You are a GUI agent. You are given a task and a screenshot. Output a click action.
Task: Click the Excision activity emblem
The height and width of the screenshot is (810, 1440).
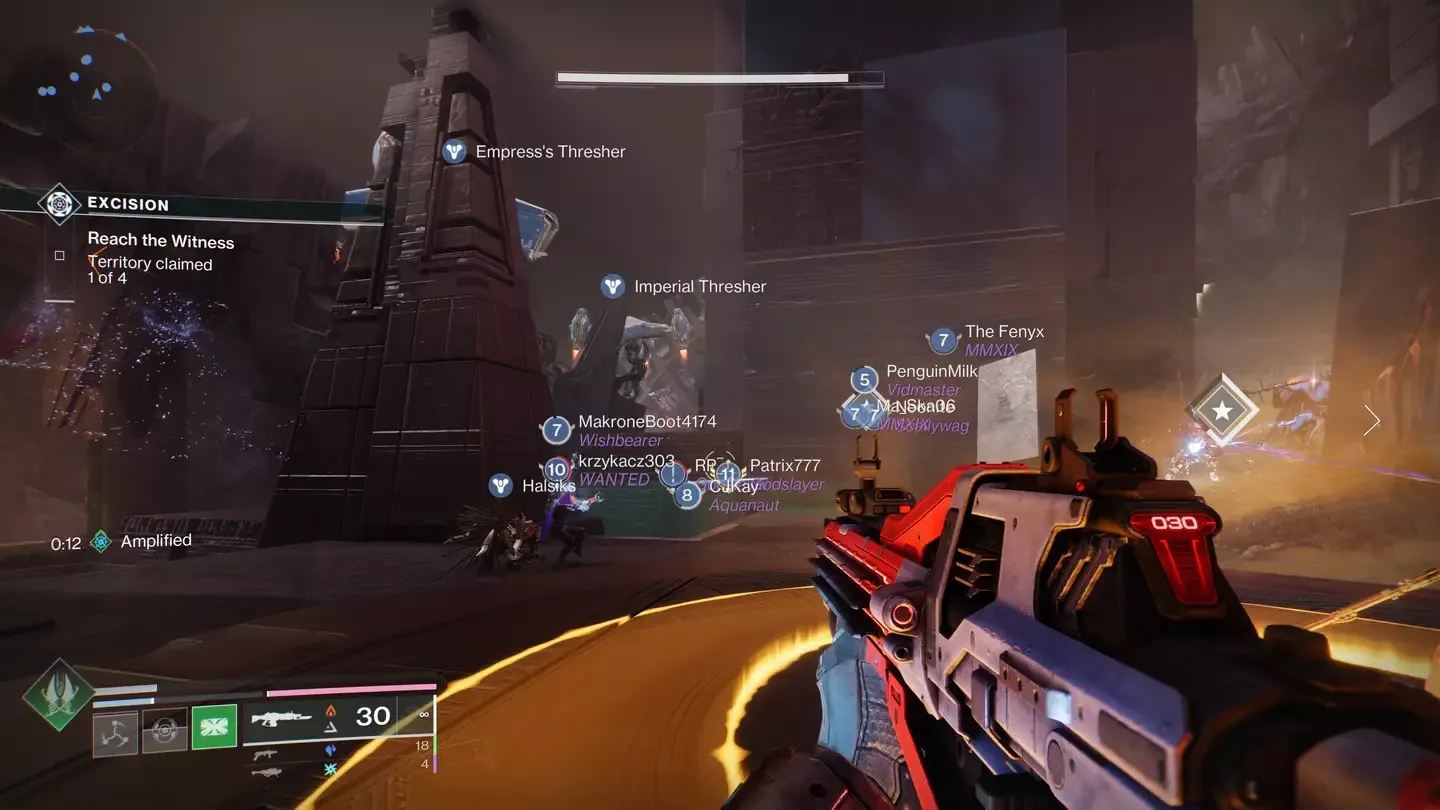pyautogui.click(x=58, y=204)
